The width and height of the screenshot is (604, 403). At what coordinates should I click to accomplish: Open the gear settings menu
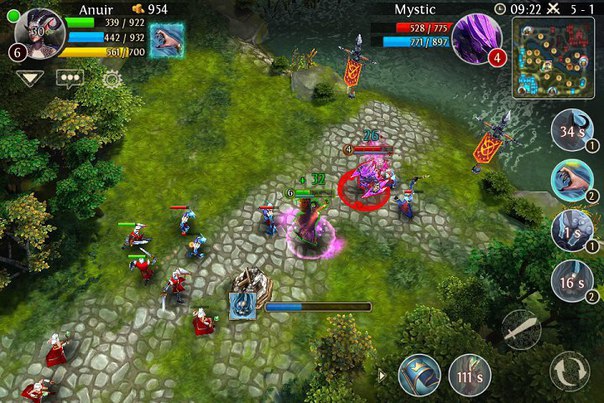pos(111,78)
